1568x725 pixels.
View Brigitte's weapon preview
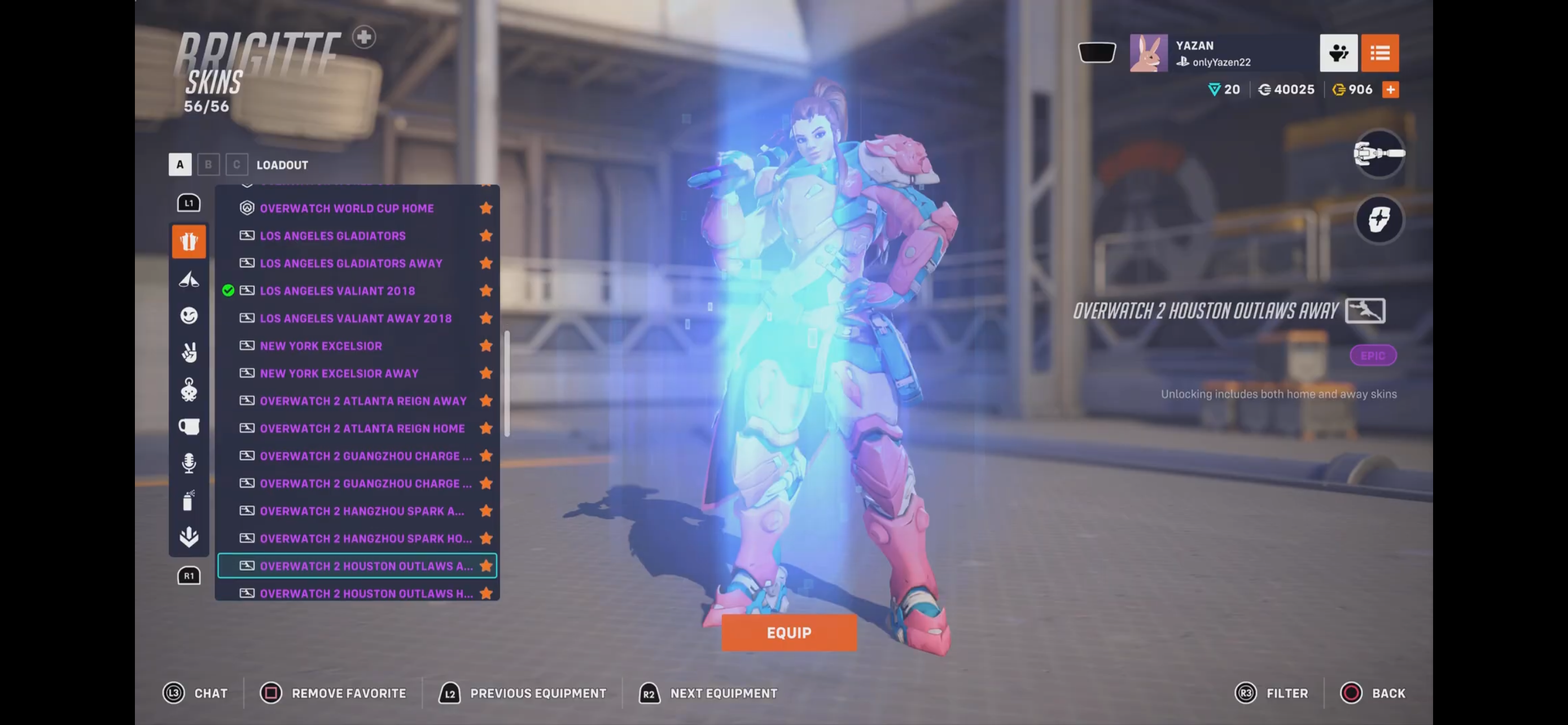1379,154
